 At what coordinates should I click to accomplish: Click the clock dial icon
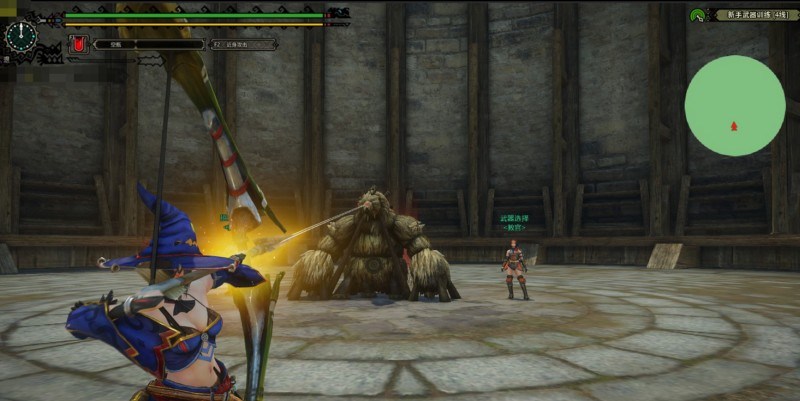[x=20, y=35]
